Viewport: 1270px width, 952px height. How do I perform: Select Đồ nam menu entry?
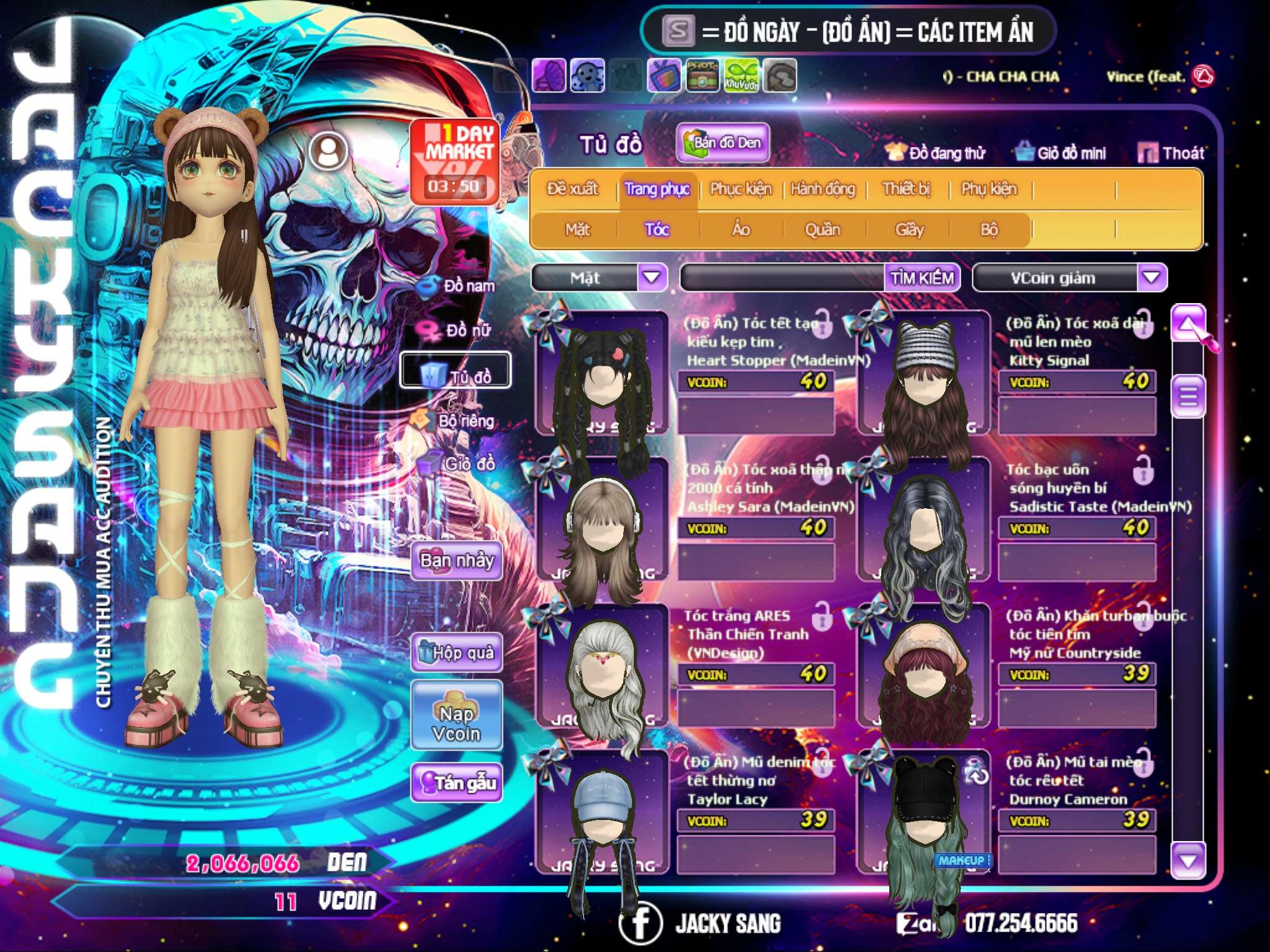click(458, 286)
